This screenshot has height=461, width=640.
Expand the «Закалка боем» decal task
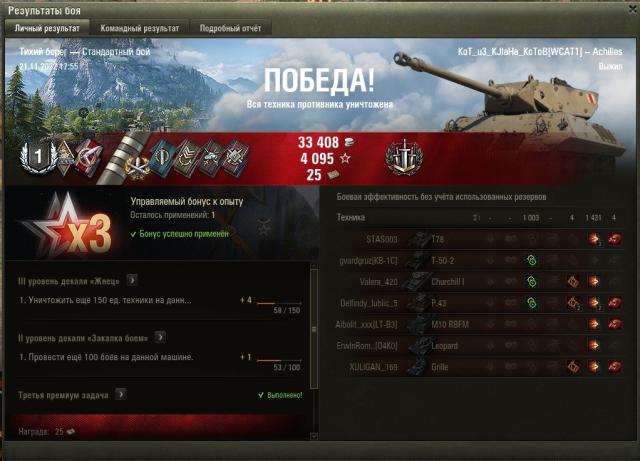point(158,338)
